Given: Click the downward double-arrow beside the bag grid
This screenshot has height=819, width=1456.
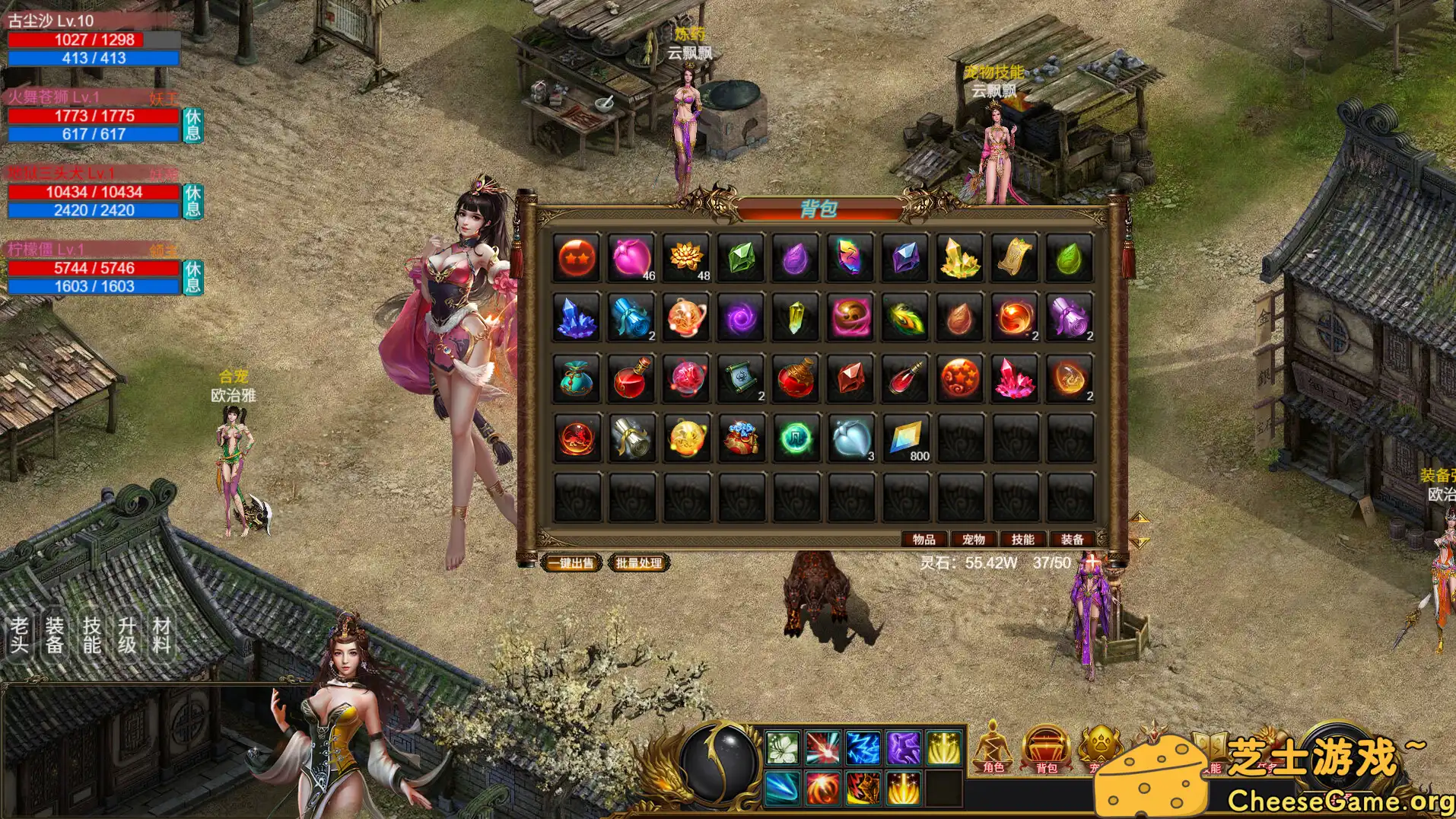Looking at the screenshot, I should [1138, 543].
